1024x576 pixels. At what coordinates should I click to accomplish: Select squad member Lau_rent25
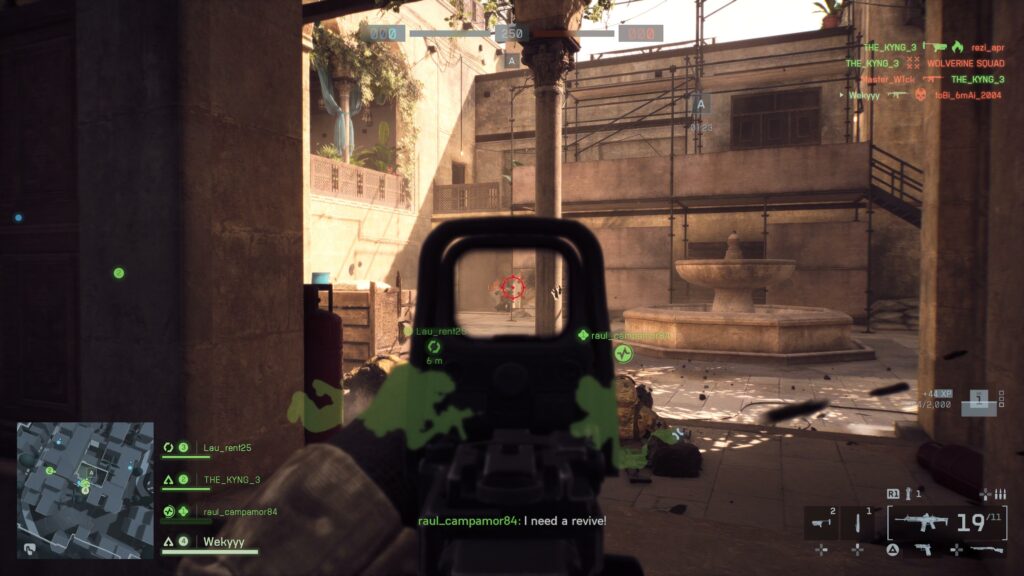228,447
